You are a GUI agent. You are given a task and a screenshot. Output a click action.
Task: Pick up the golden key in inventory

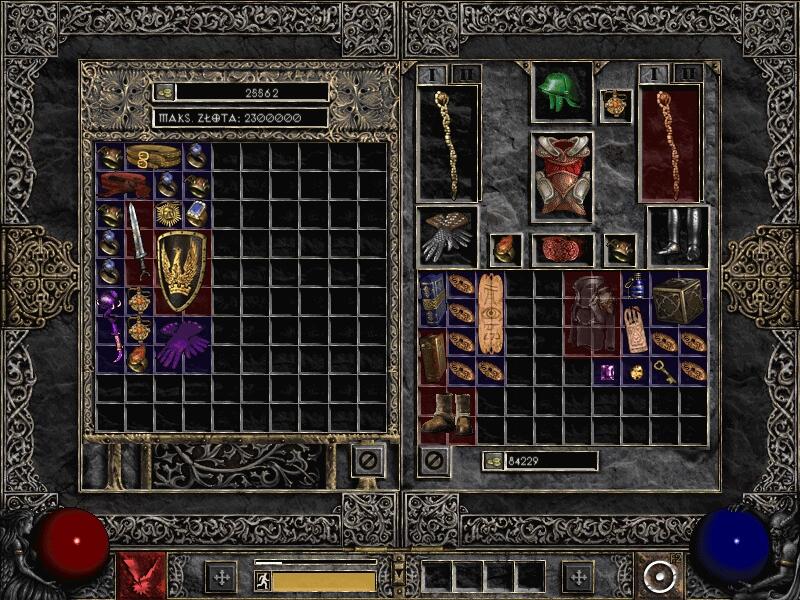[x=663, y=372]
